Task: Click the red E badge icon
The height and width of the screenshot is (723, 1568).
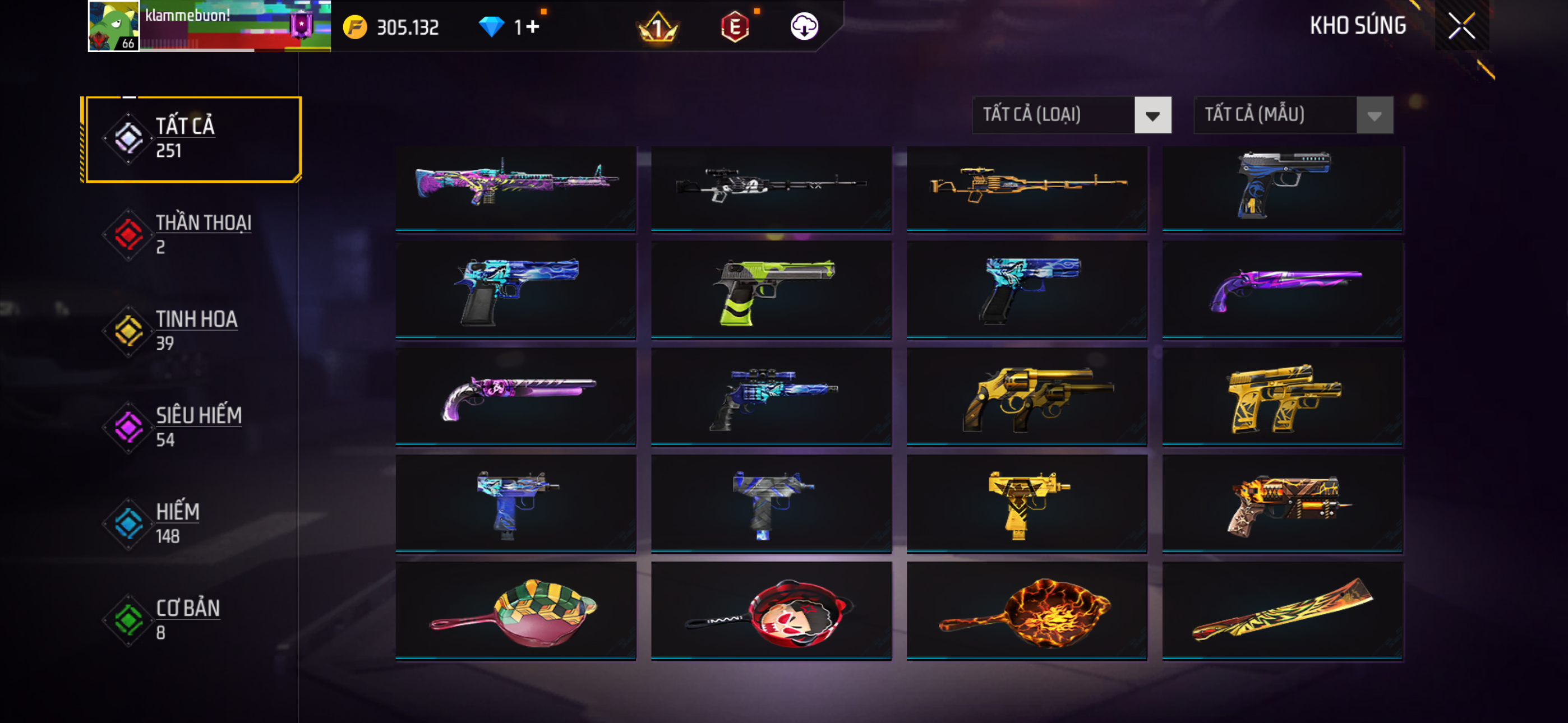Action: pyautogui.click(x=735, y=27)
